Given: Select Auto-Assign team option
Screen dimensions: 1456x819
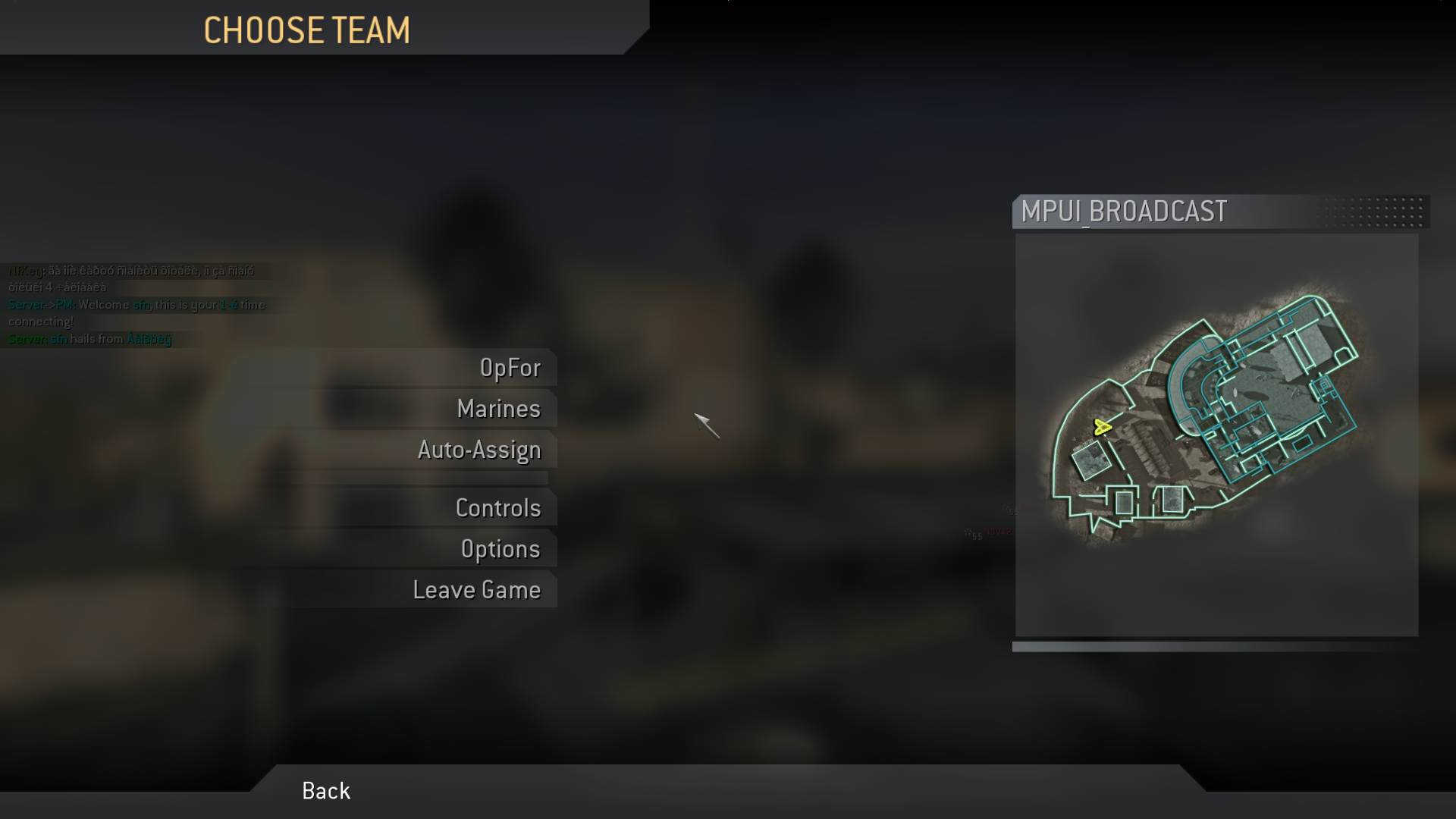Looking at the screenshot, I should pyautogui.click(x=479, y=450).
